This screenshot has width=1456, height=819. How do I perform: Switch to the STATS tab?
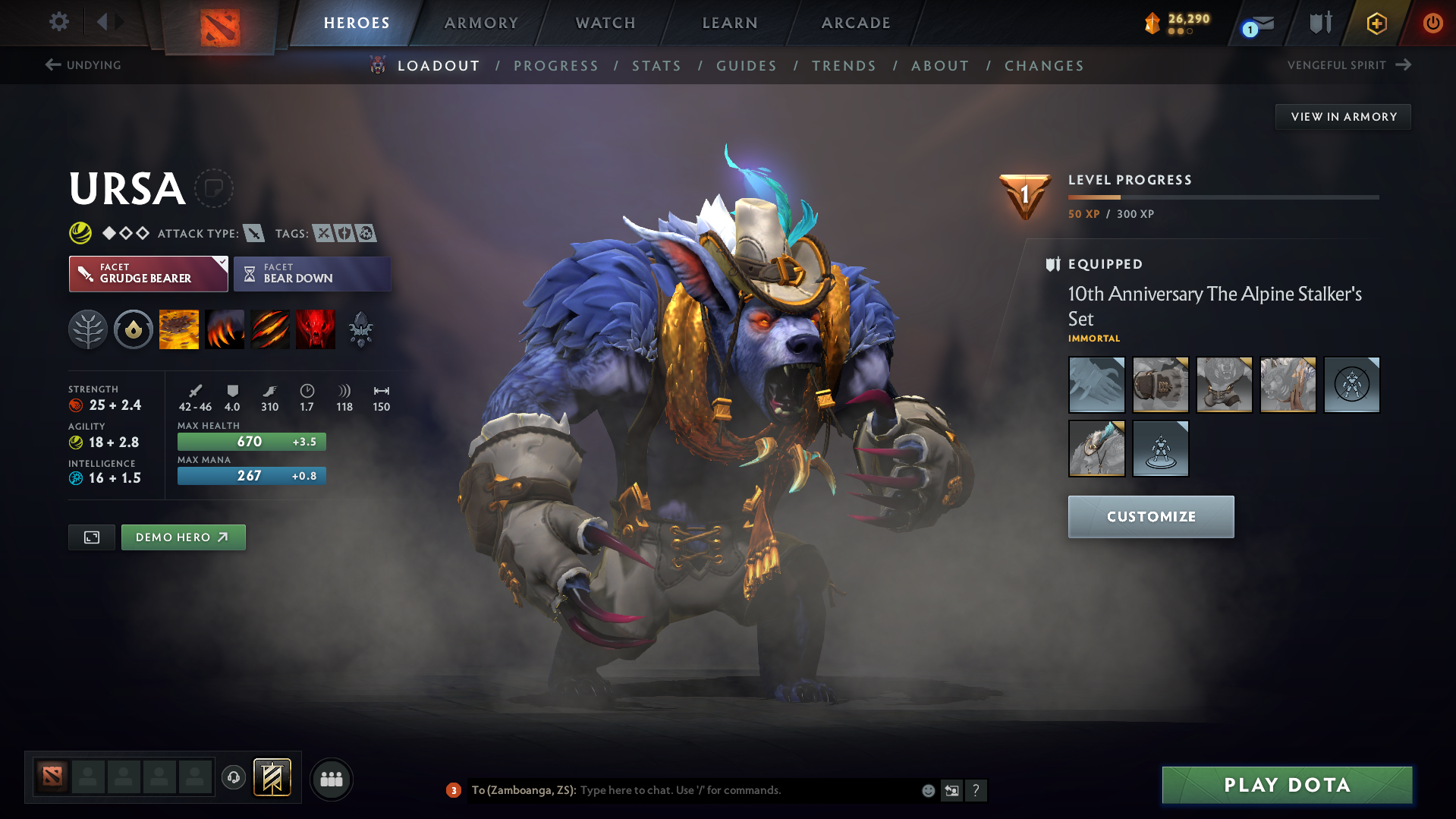click(656, 66)
